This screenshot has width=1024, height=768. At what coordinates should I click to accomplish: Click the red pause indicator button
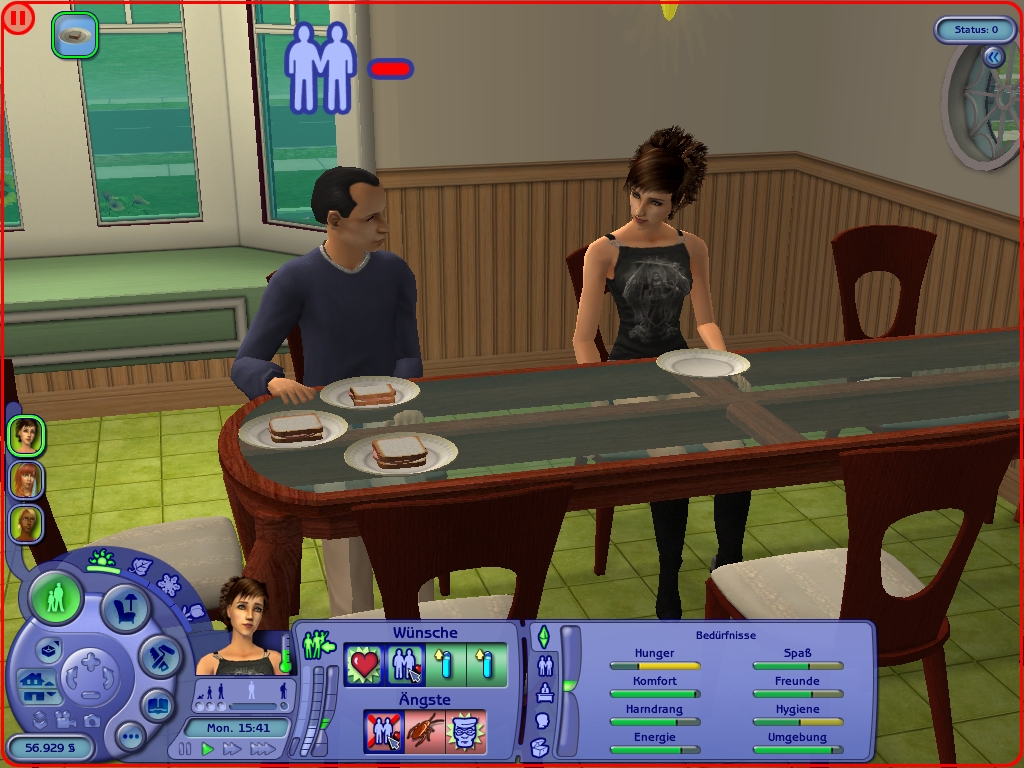coord(18,18)
